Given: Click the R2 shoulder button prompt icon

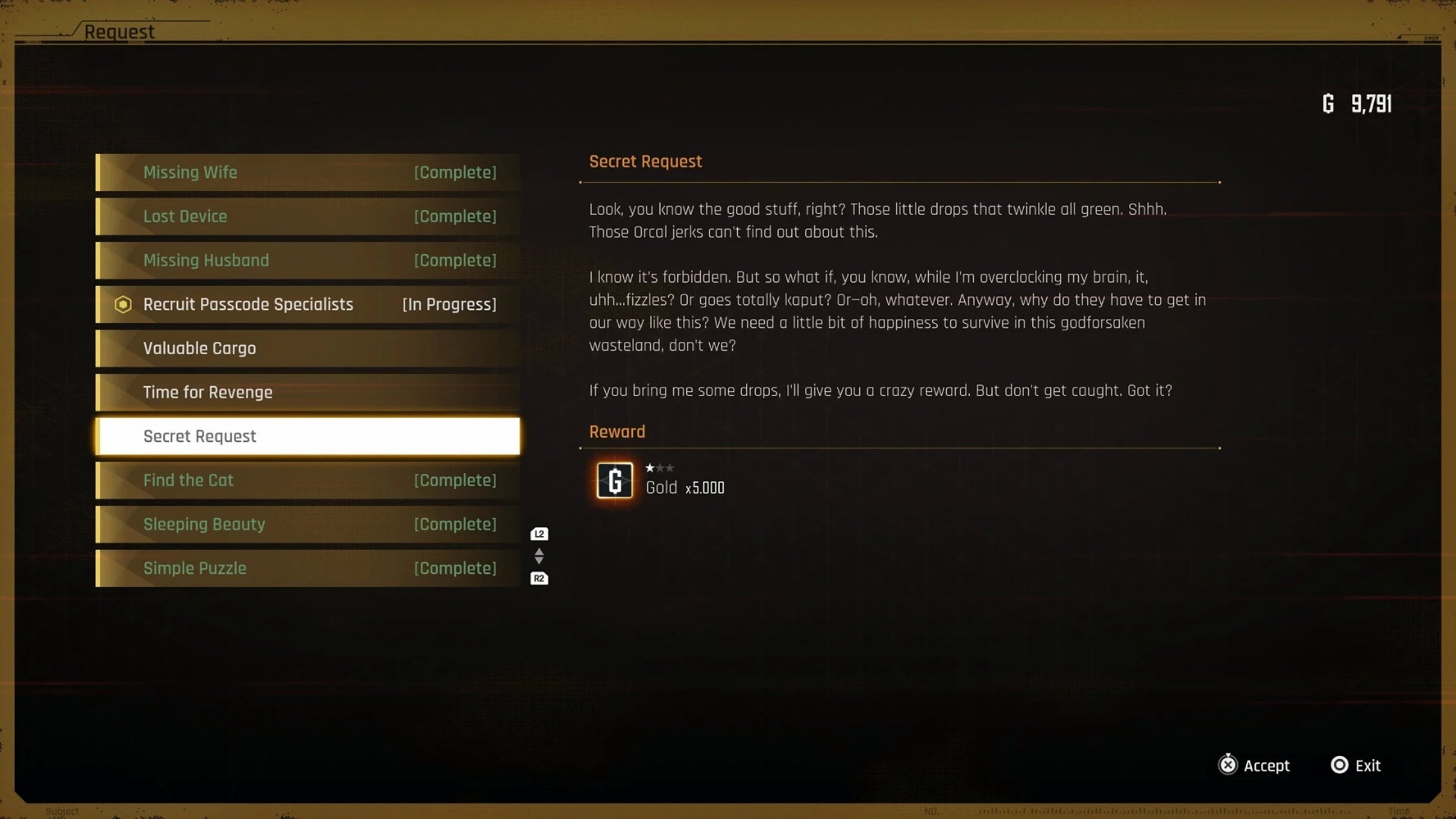Looking at the screenshot, I should pos(538,577).
